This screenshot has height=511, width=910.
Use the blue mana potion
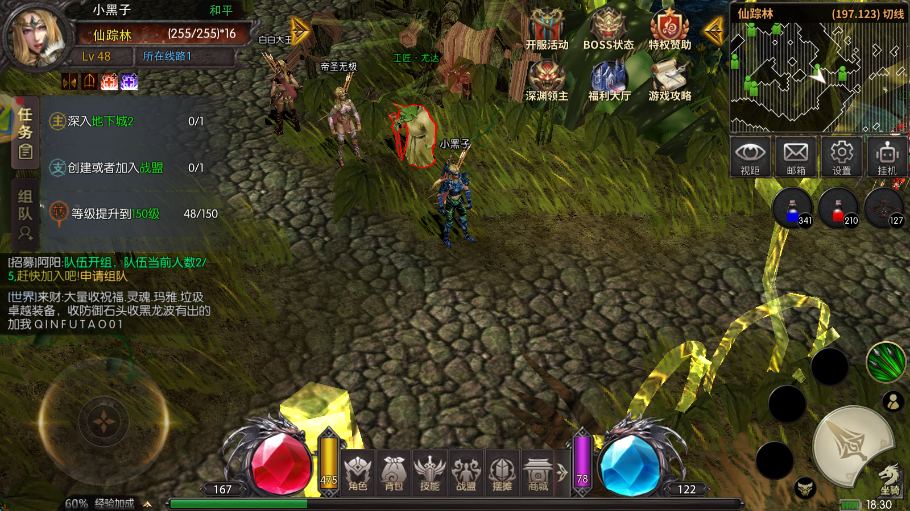pos(791,208)
